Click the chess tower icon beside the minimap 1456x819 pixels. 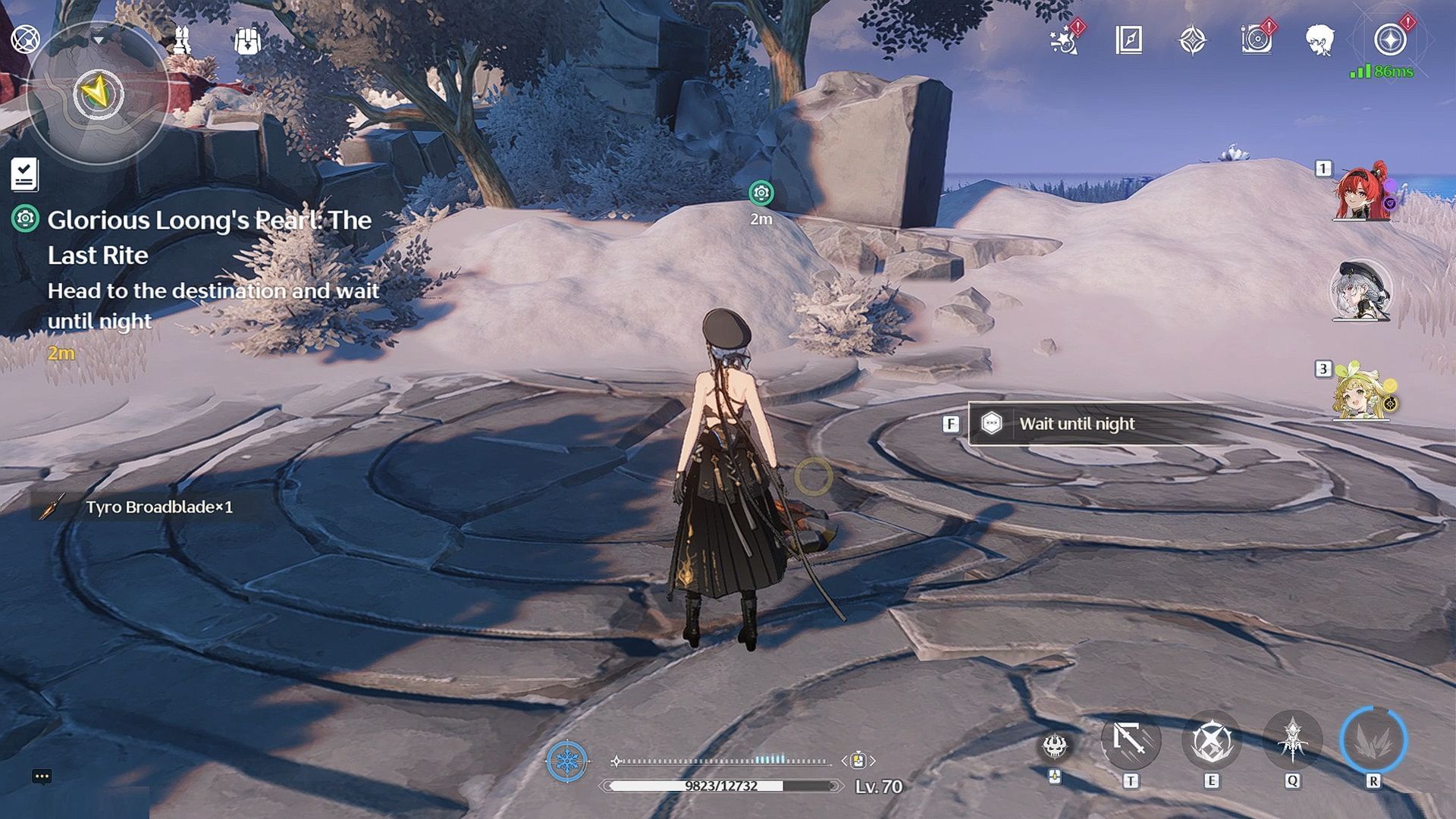182,39
